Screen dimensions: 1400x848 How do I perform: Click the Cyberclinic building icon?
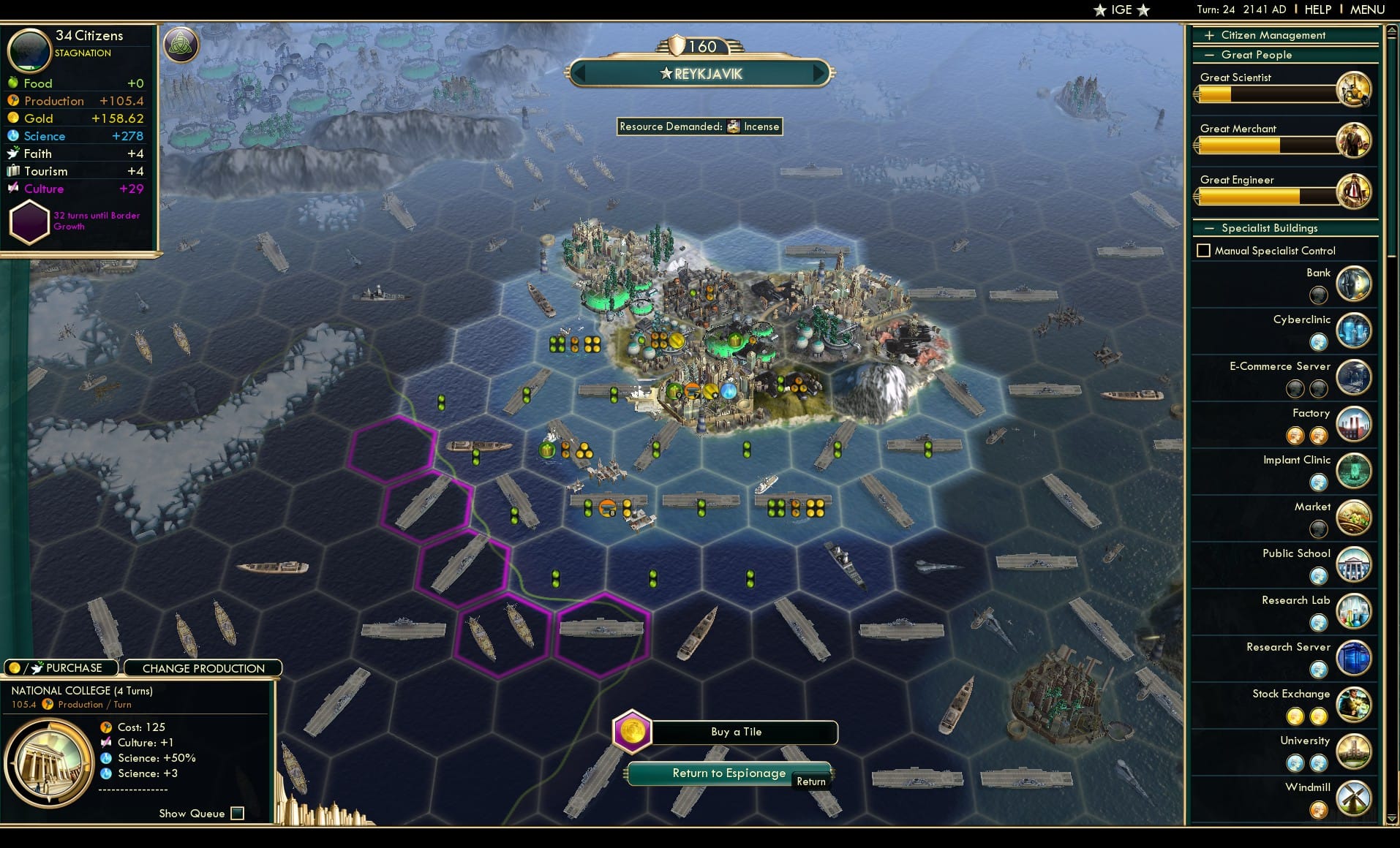pos(1354,330)
